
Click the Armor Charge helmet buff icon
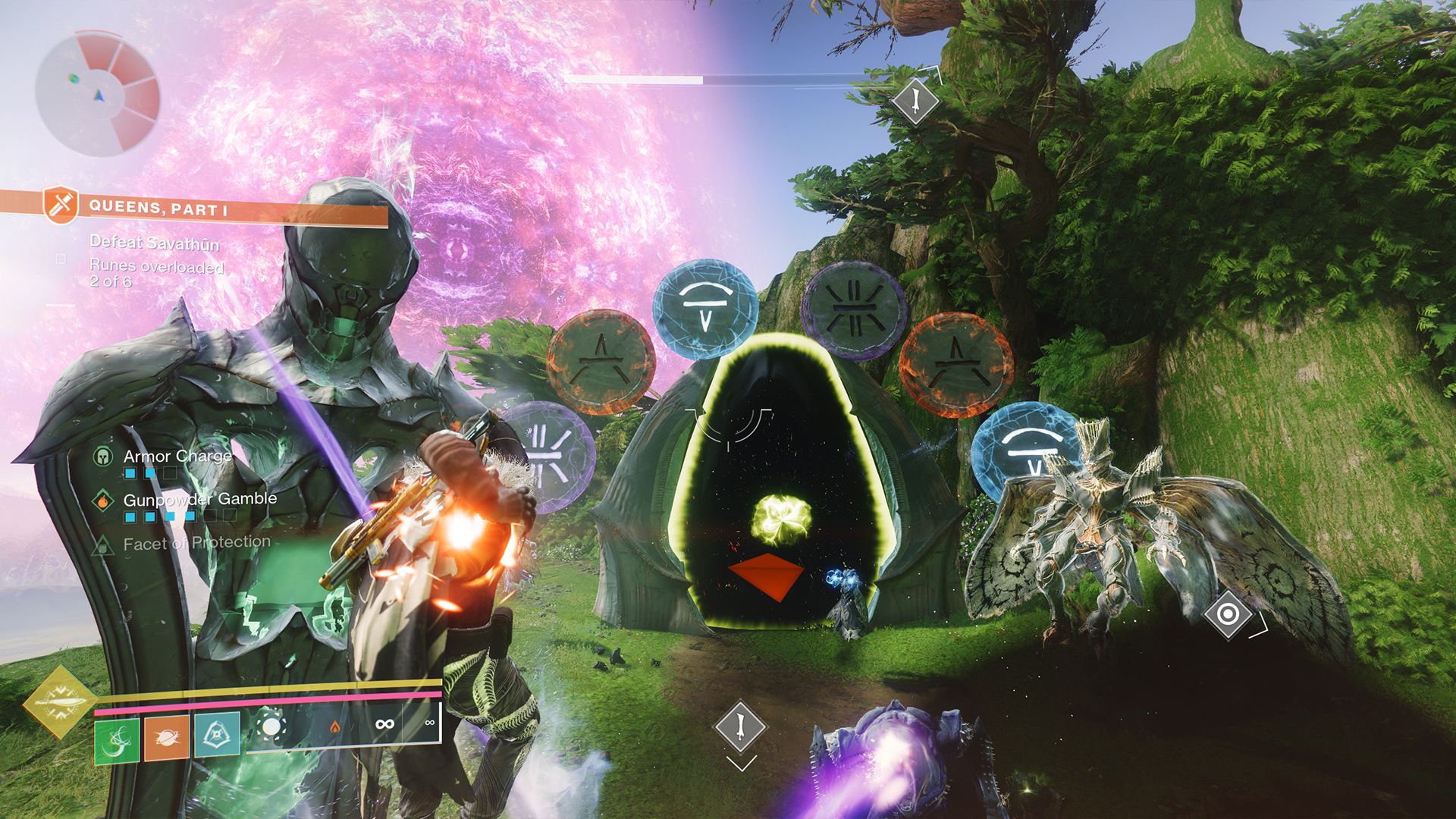pos(102,457)
